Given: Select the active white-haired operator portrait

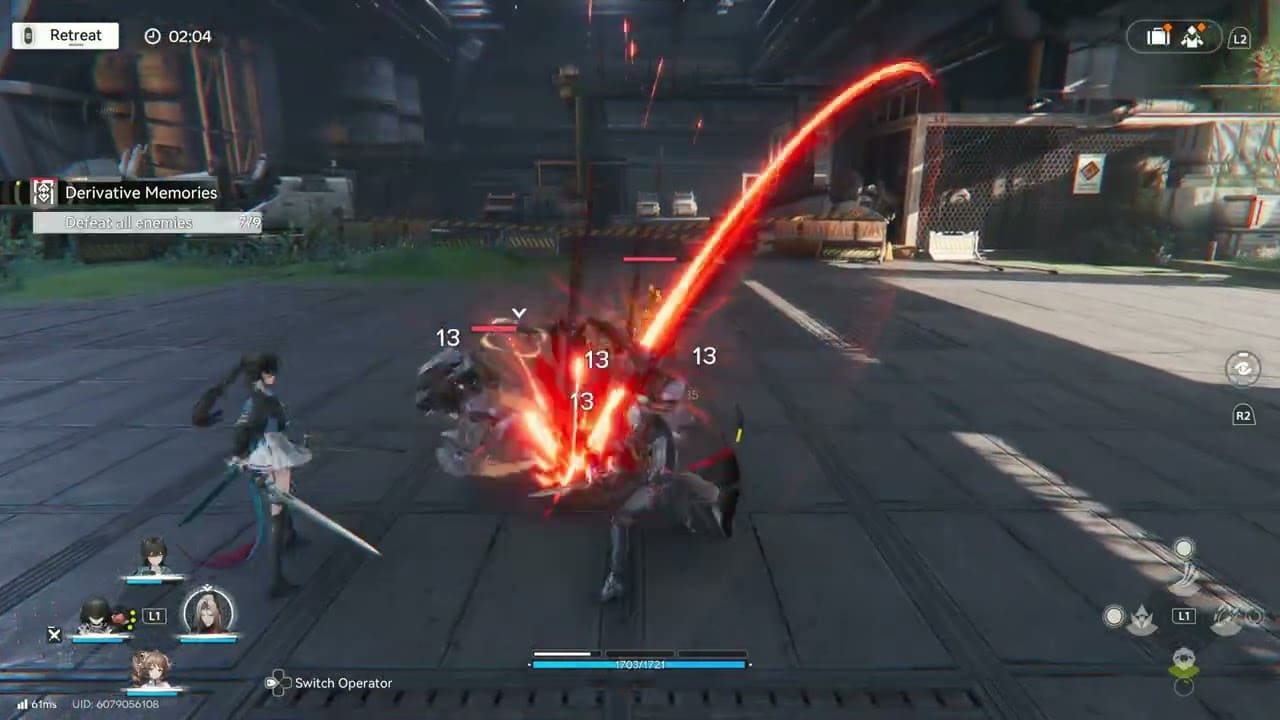Looking at the screenshot, I should pos(208,612).
